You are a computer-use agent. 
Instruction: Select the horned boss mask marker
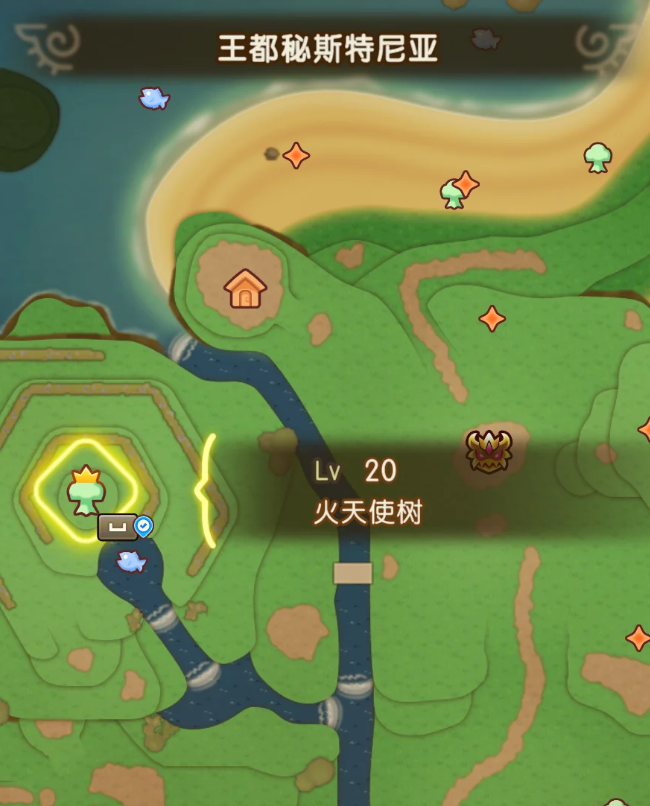pyautogui.click(x=489, y=451)
